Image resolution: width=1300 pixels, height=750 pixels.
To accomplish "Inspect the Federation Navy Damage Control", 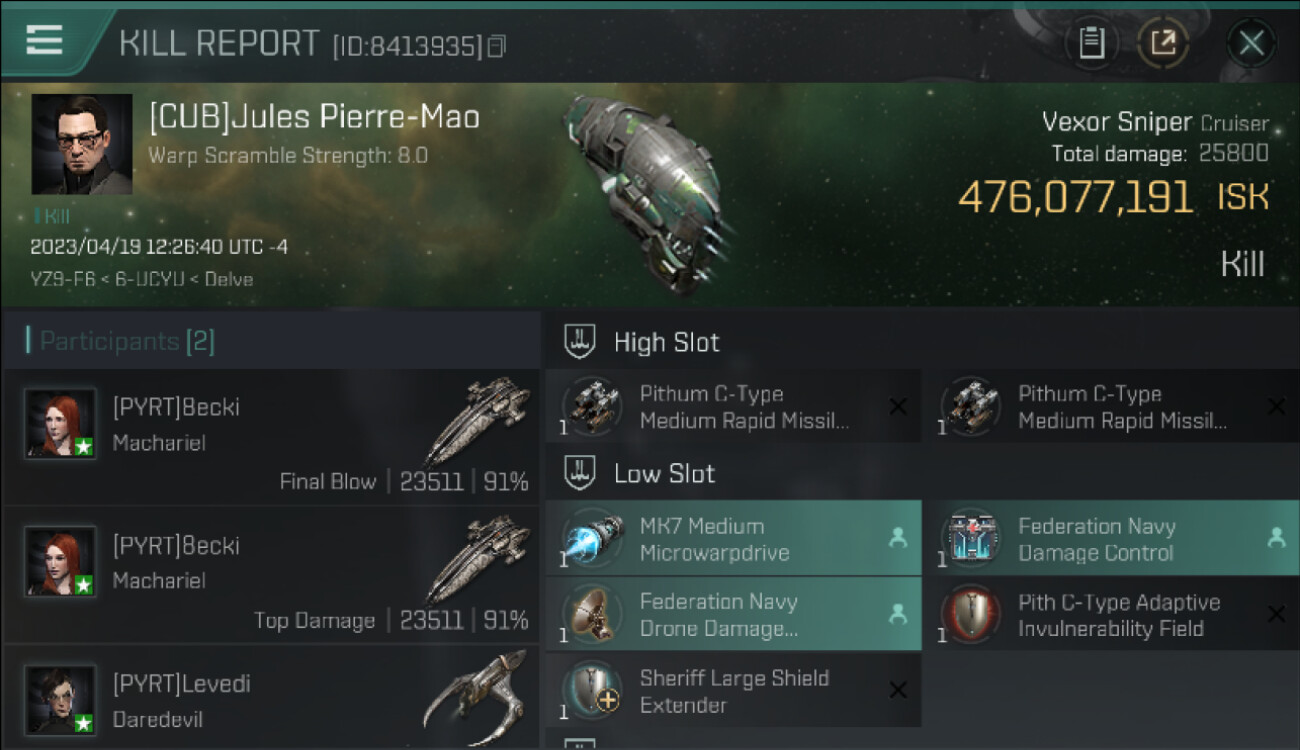I will 1111,539.
